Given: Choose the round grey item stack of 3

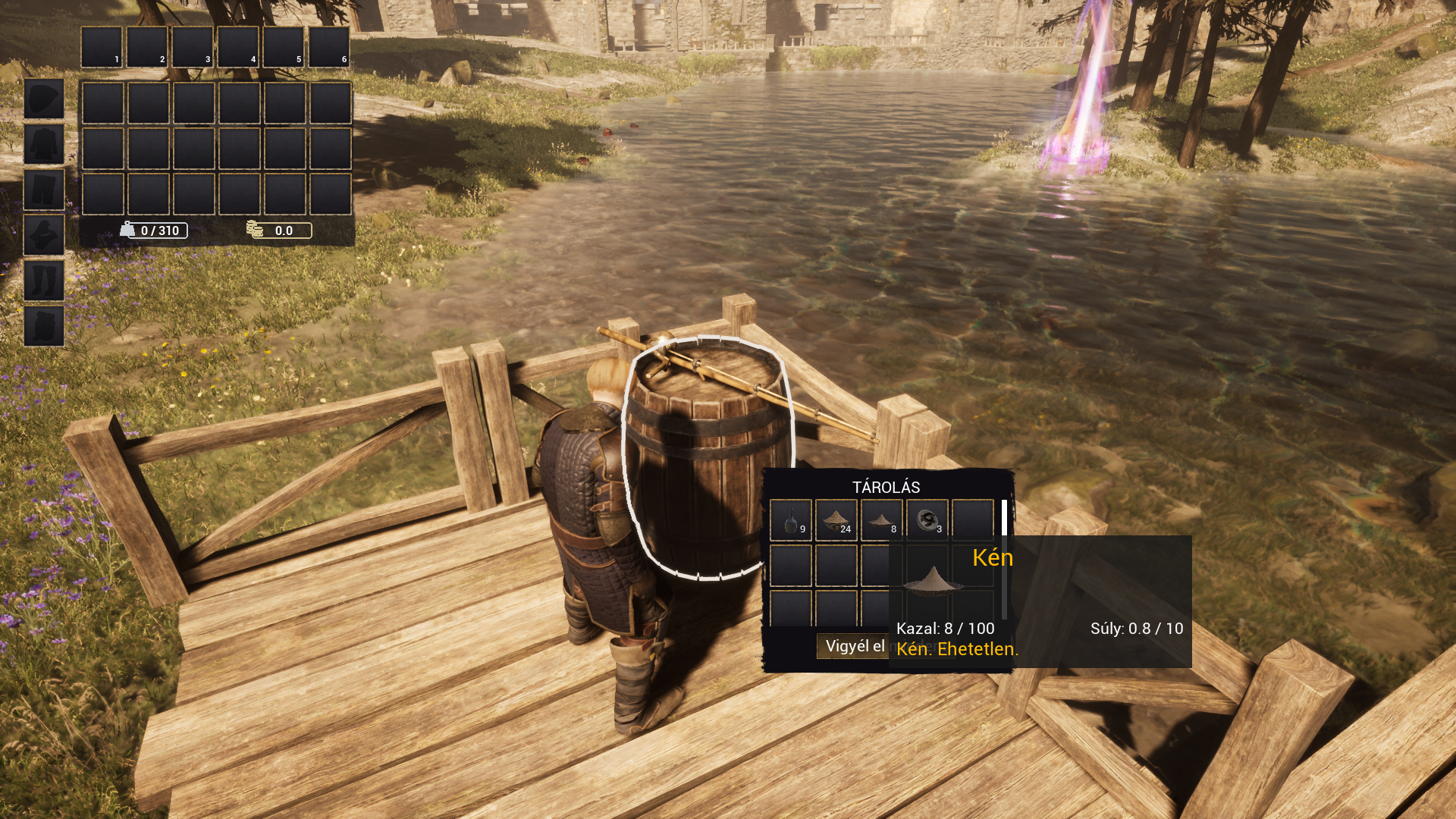Looking at the screenshot, I should [927, 520].
